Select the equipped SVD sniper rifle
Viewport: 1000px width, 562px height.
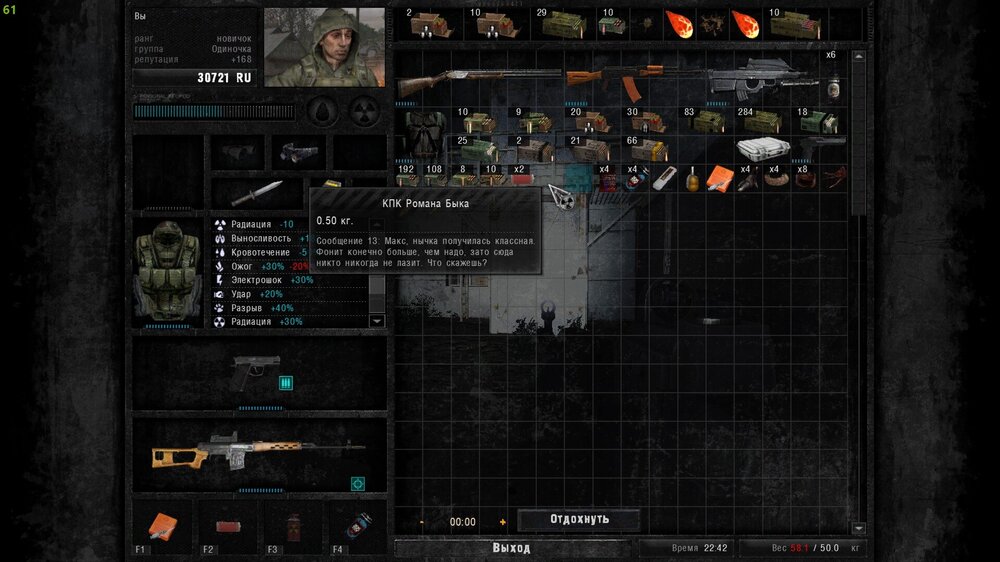point(256,452)
